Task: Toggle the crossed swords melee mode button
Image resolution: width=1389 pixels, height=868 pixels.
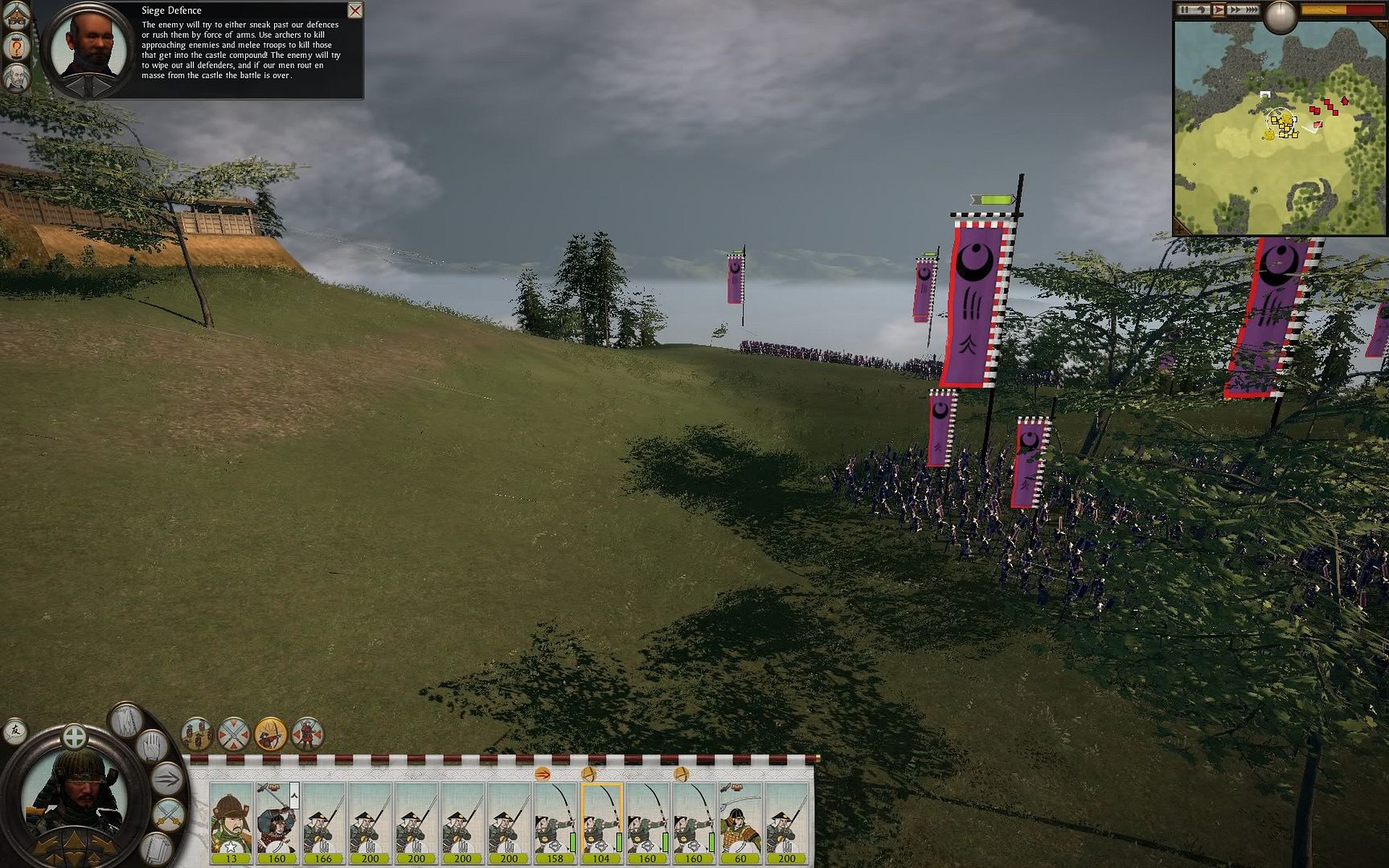Action: pyautogui.click(x=233, y=734)
